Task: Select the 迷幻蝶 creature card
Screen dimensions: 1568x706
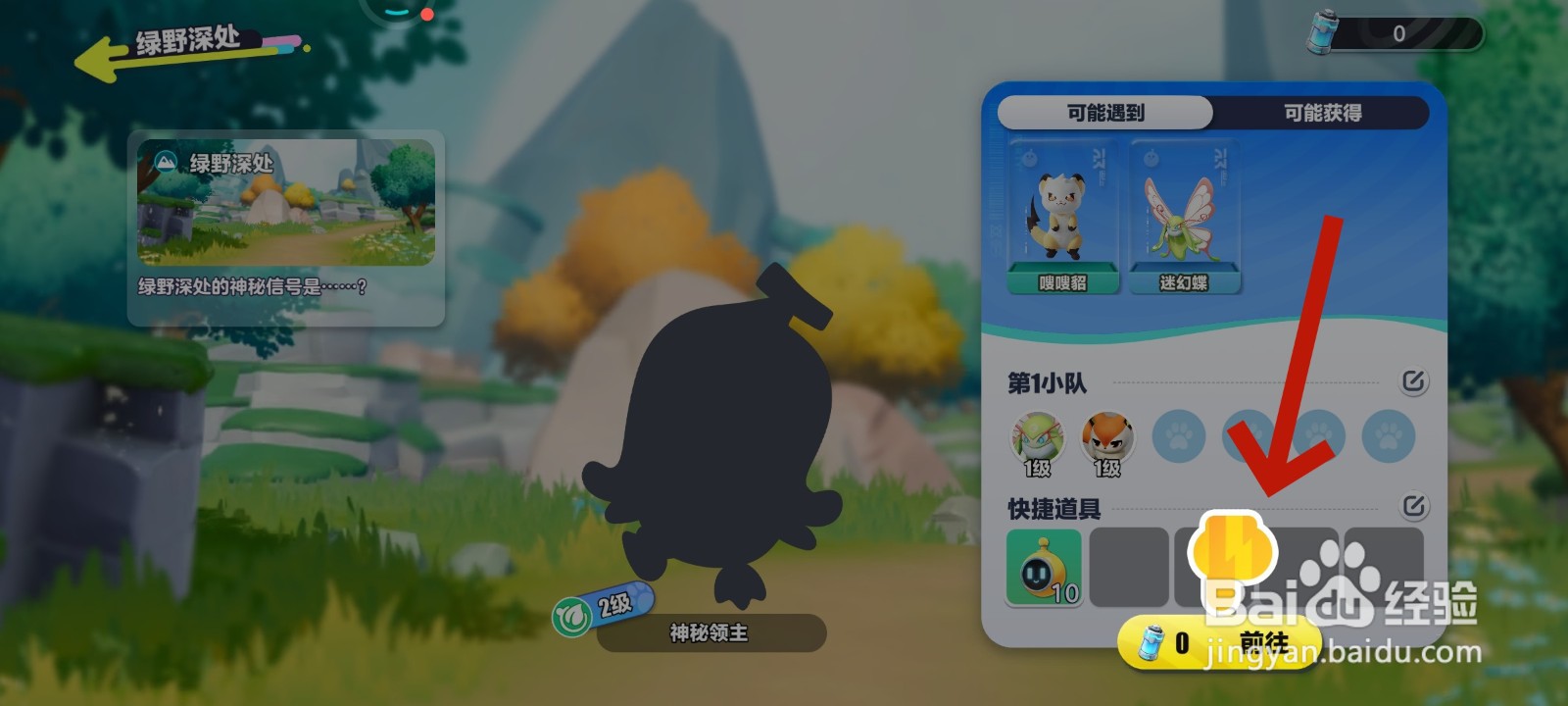Action: 1185,218
